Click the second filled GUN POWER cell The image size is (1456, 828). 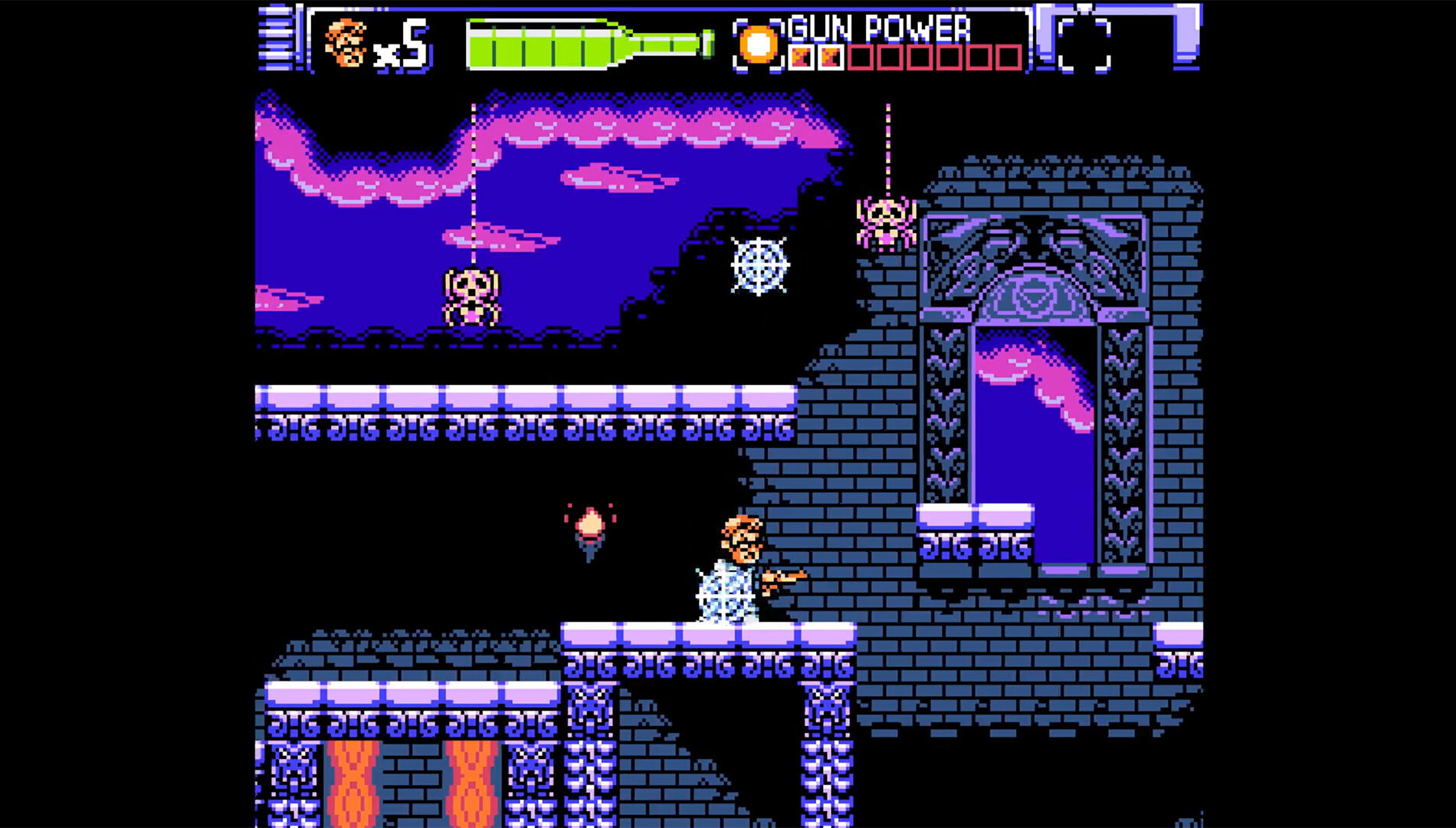point(832,56)
